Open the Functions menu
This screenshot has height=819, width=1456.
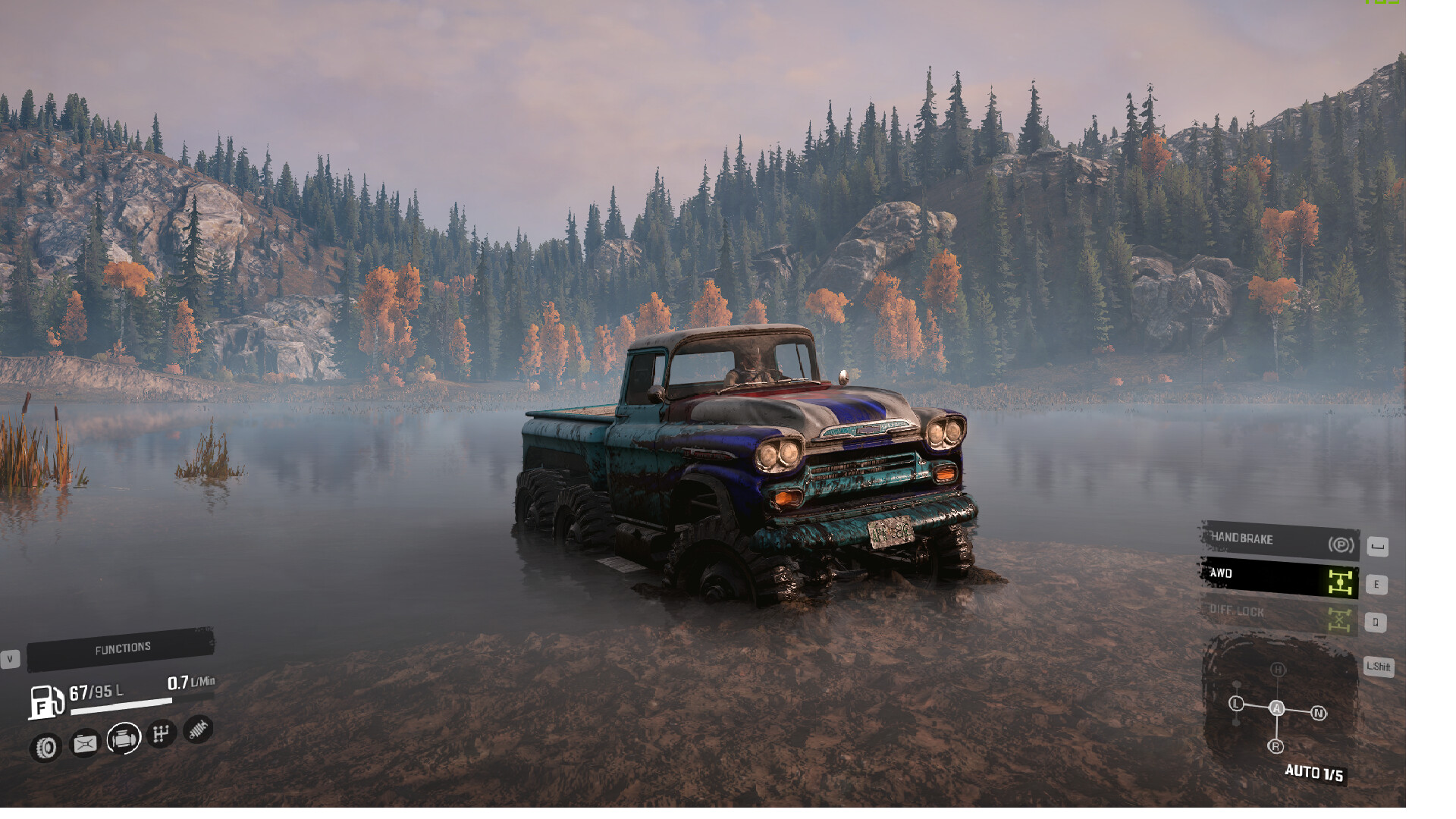121,649
